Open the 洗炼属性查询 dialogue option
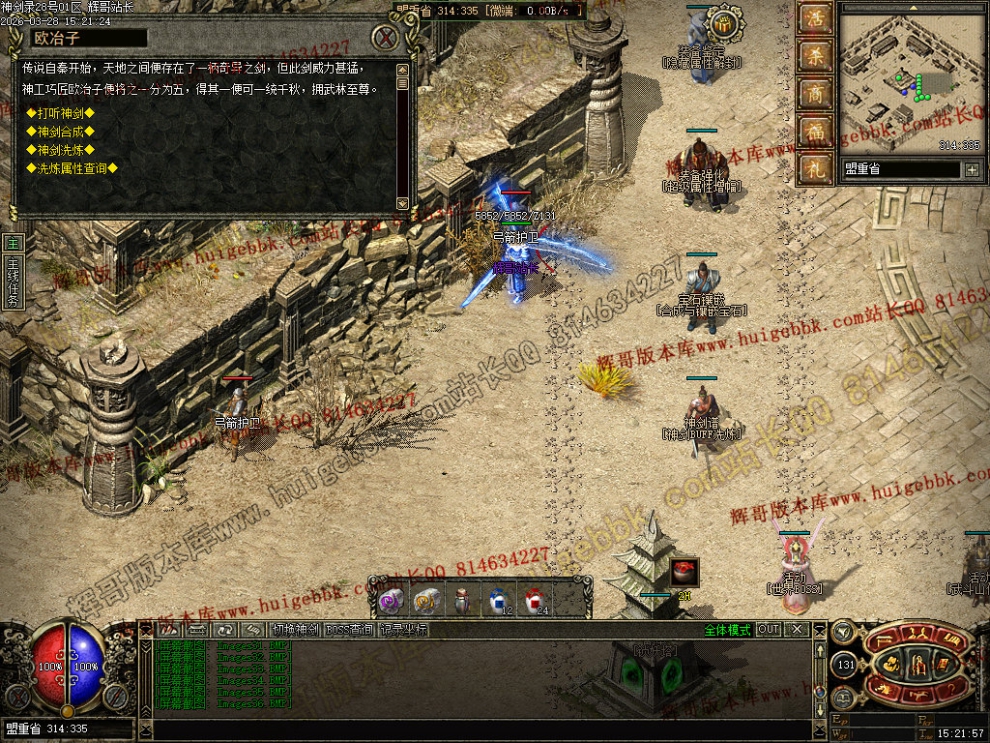Screen dimensions: 990x743 tap(72, 169)
